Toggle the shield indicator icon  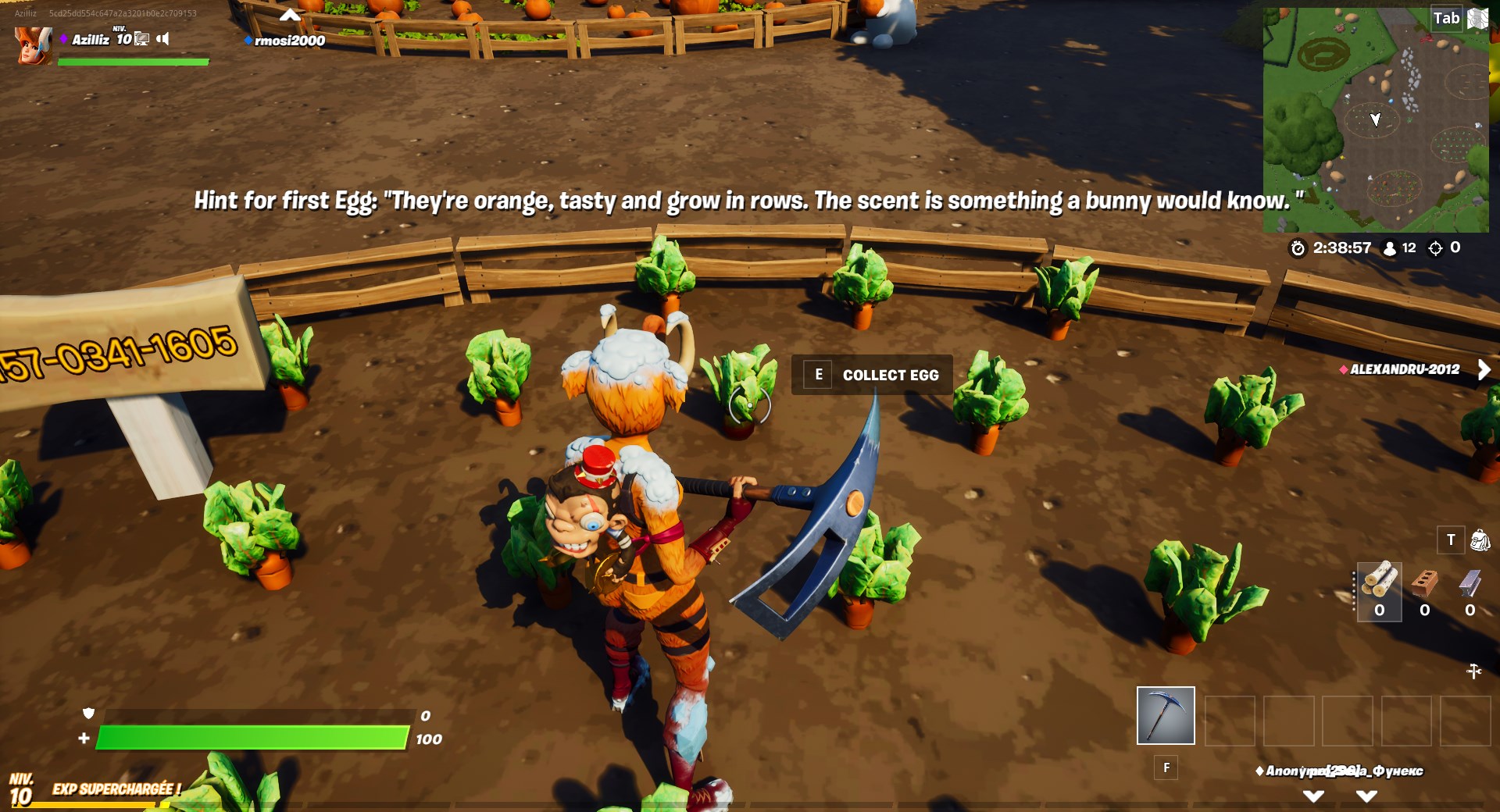point(89,714)
